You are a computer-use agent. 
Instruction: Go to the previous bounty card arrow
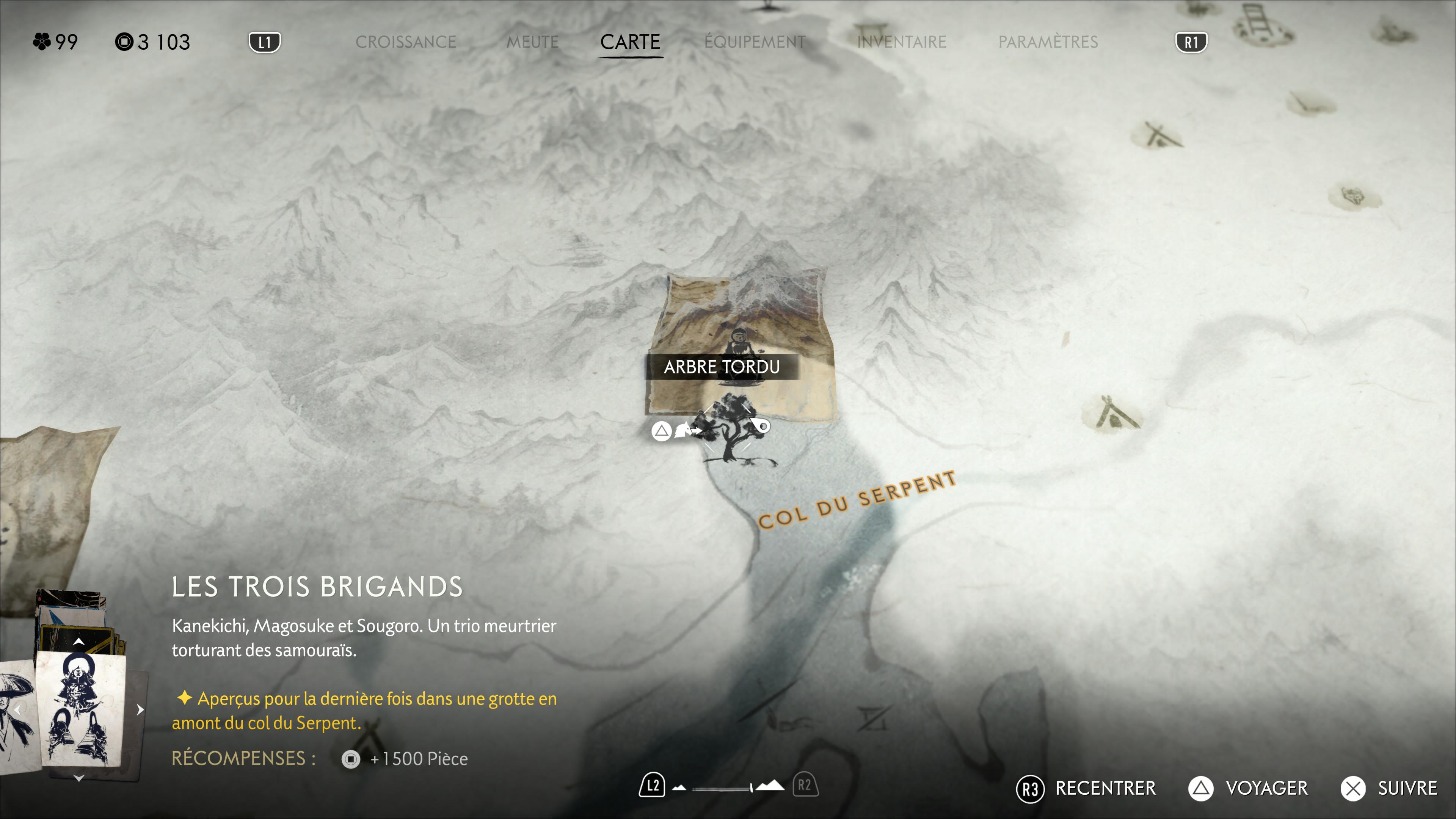[18, 709]
